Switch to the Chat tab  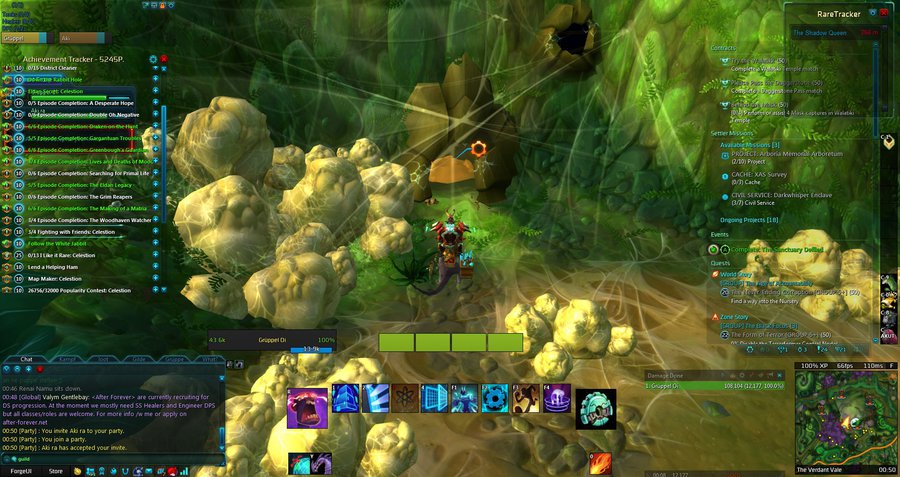click(26, 358)
